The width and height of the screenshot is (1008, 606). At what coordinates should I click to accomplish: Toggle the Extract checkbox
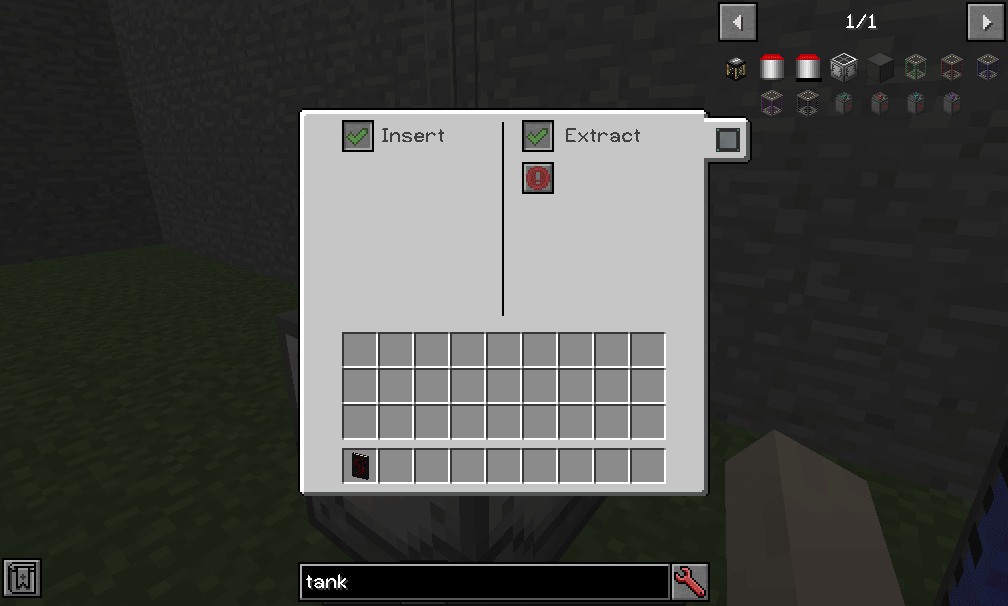click(x=538, y=136)
